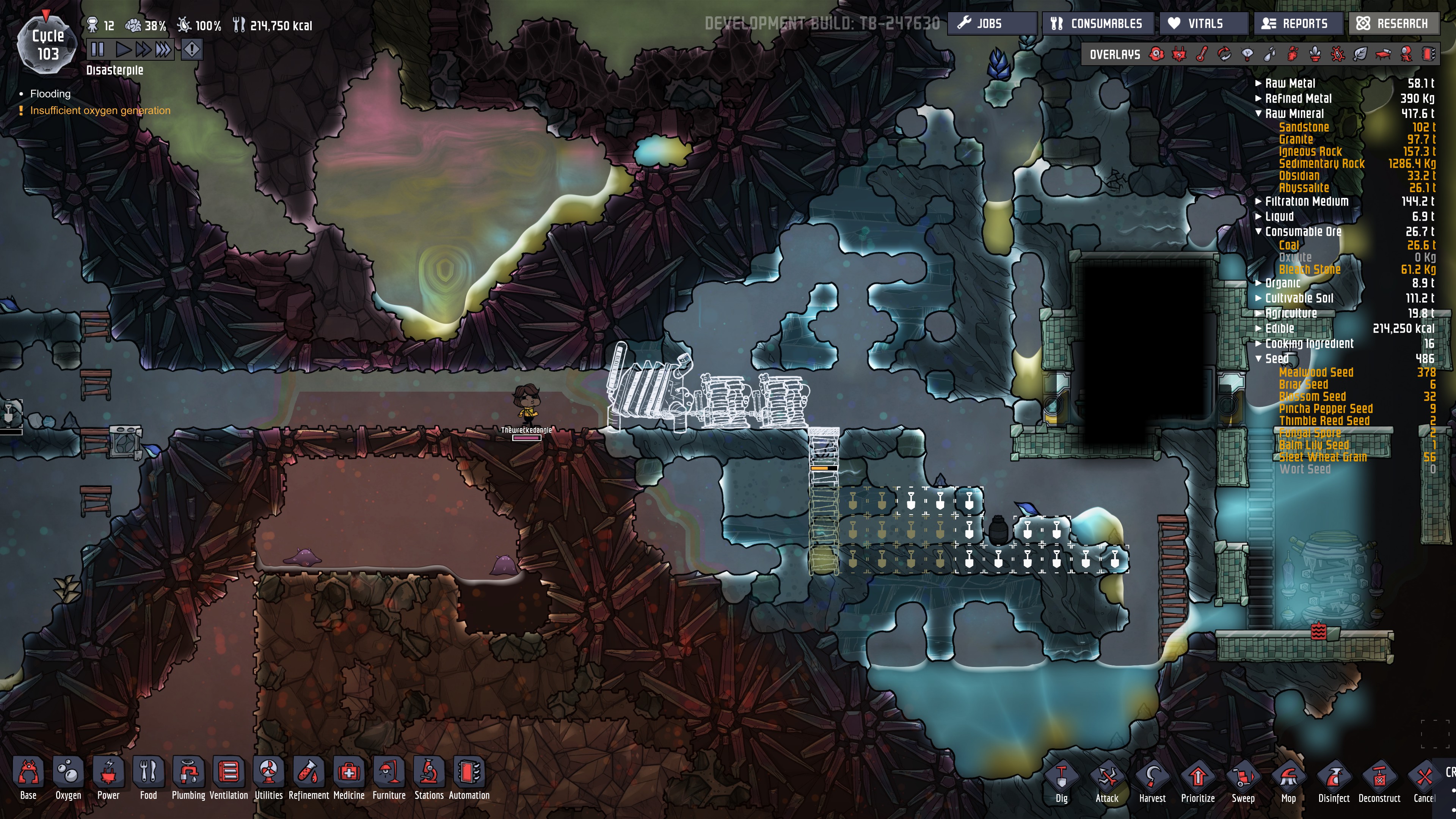Select the Automation build category

click(x=469, y=778)
